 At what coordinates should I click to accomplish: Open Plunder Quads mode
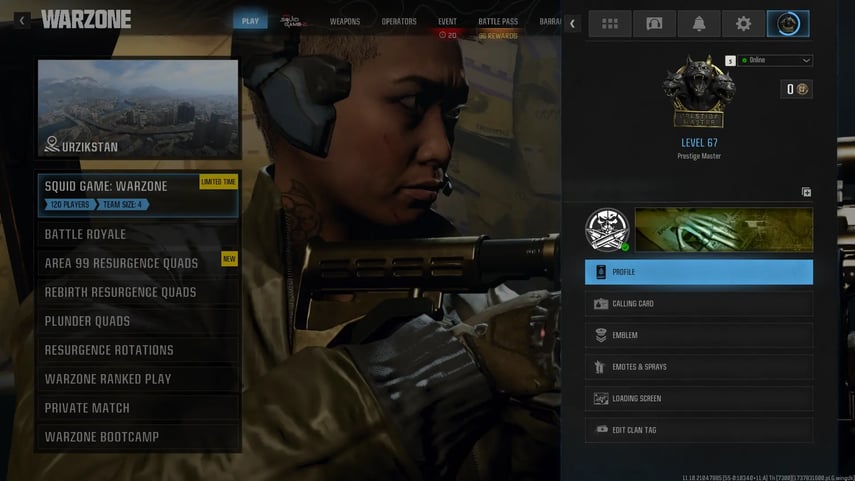[137, 321]
